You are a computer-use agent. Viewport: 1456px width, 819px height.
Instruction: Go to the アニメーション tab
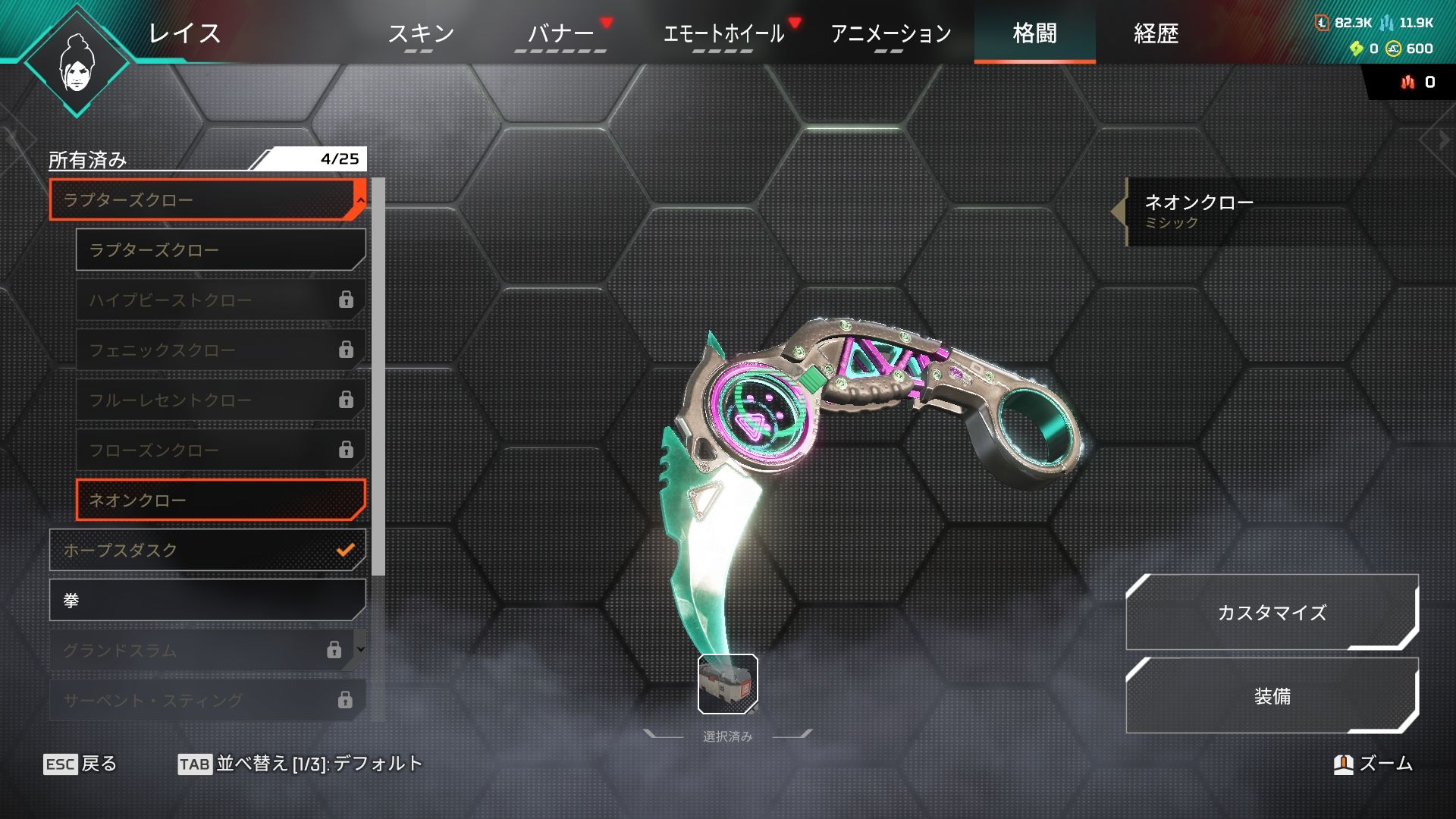[890, 33]
